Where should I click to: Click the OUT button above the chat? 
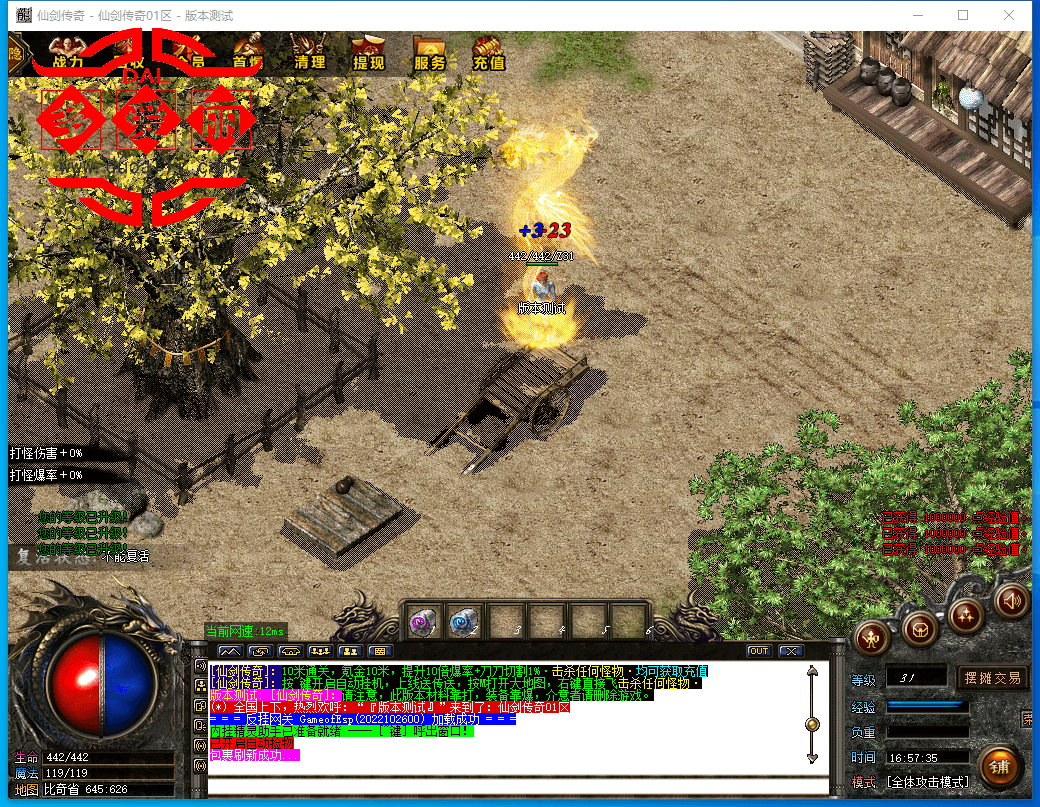(759, 651)
